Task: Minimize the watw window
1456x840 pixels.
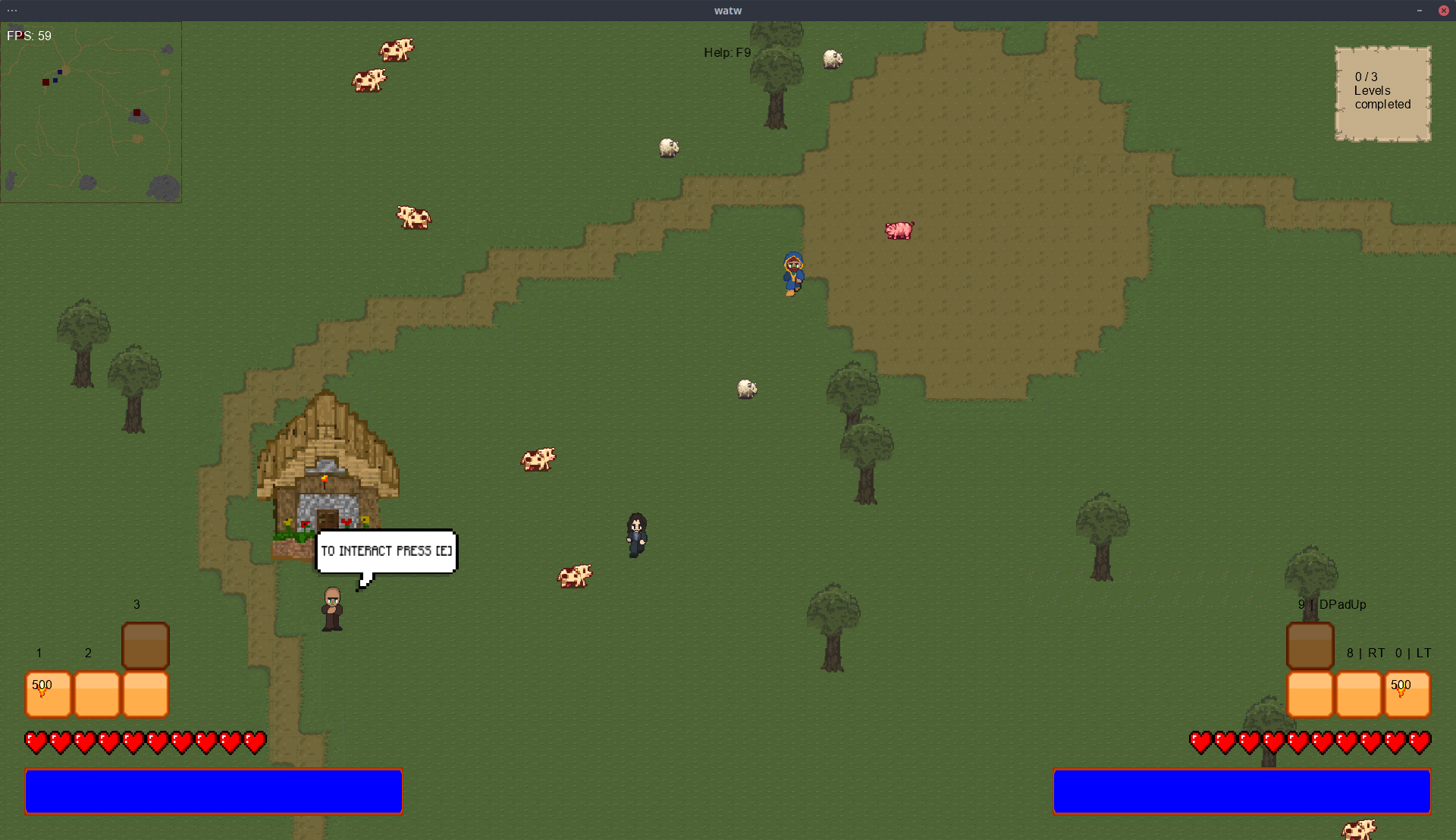Action: 1420,11
